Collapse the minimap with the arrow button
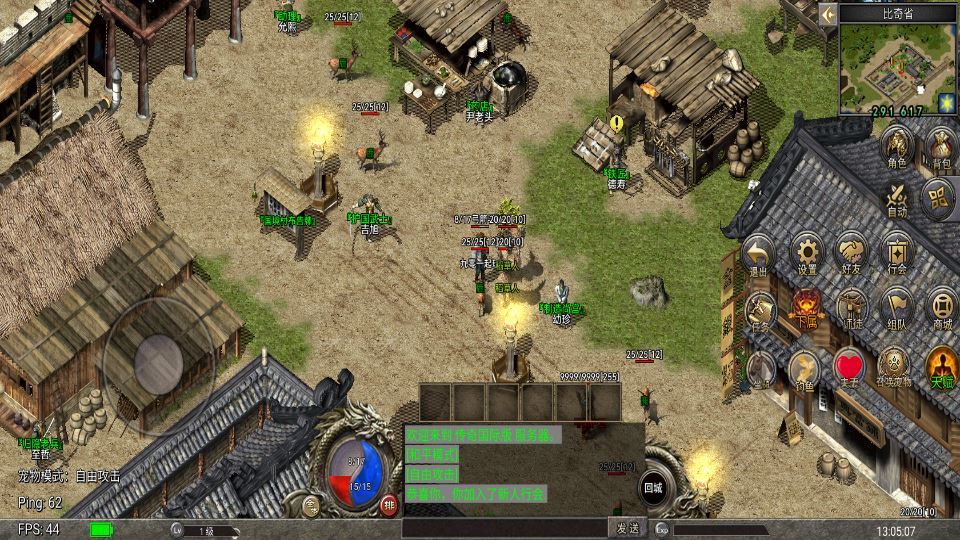Screen dimensions: 960x540 [827, 14]
